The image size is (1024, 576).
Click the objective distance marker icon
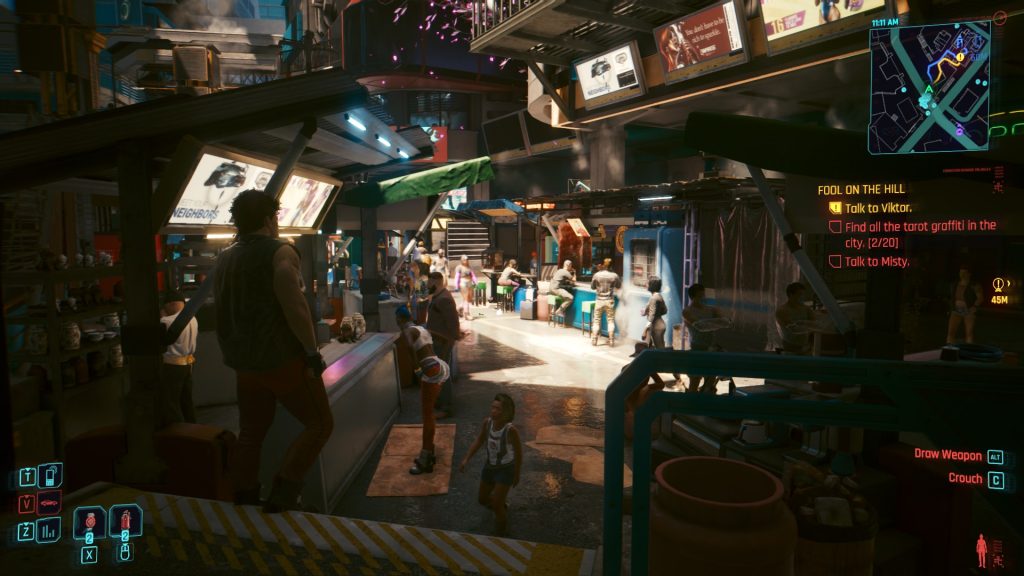click(x=999, y=284)
